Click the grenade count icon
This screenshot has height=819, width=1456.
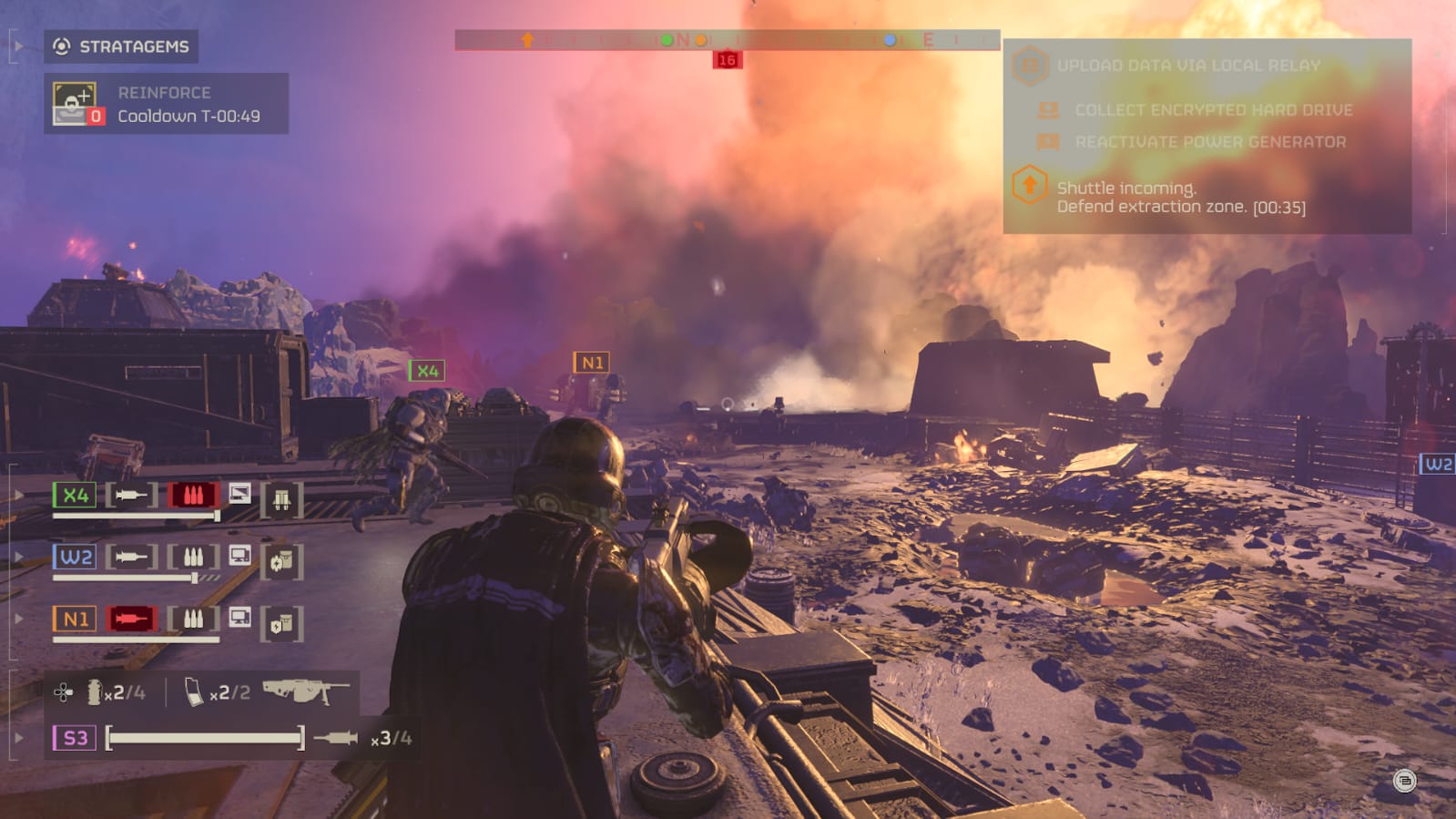pos(94,692)
